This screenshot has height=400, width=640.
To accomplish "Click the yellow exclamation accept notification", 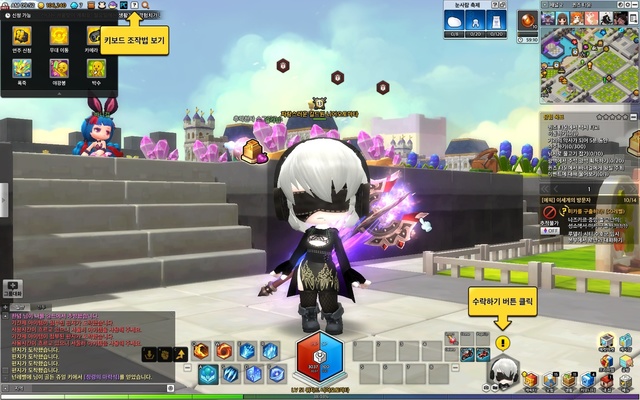I will [x=503, y=342].
